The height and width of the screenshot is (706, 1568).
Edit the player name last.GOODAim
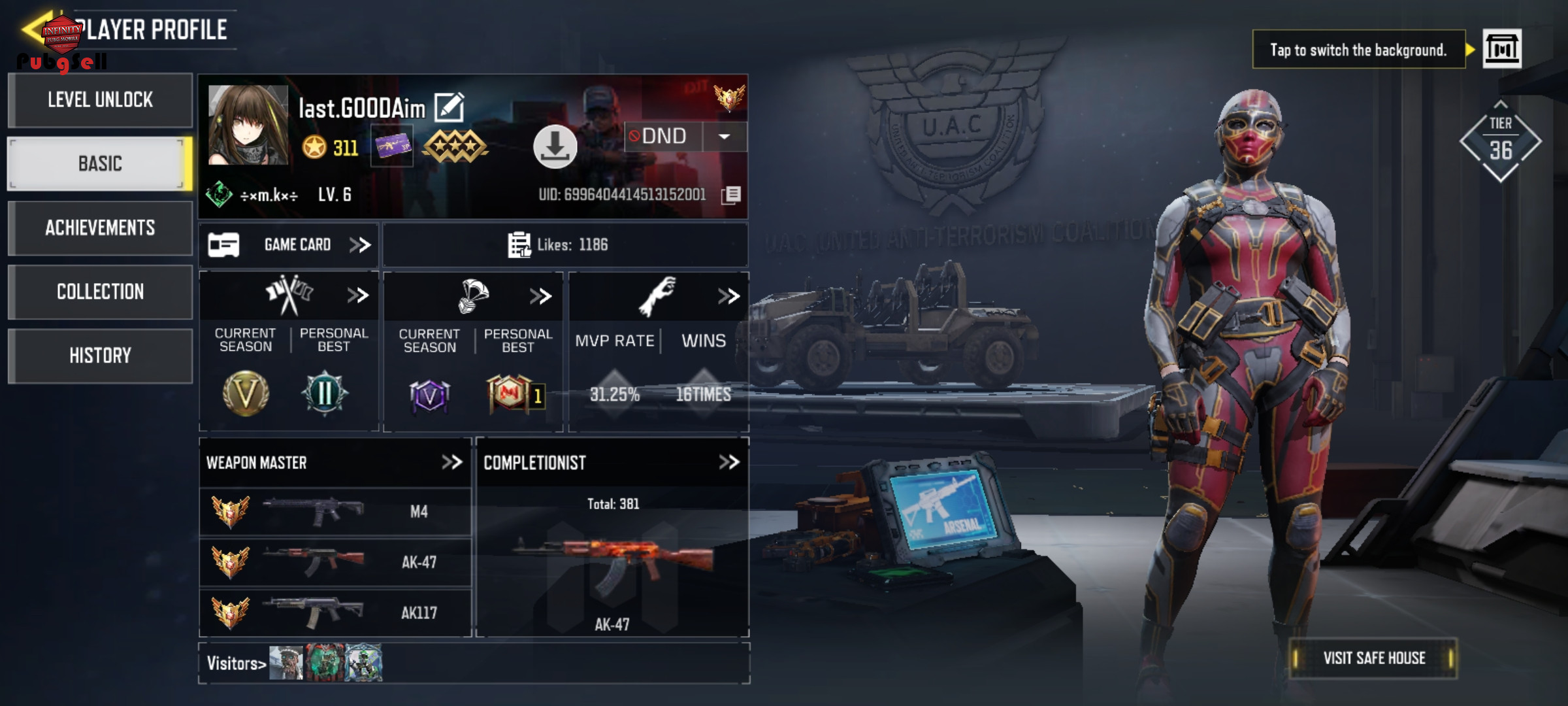[x=449, y=107]
